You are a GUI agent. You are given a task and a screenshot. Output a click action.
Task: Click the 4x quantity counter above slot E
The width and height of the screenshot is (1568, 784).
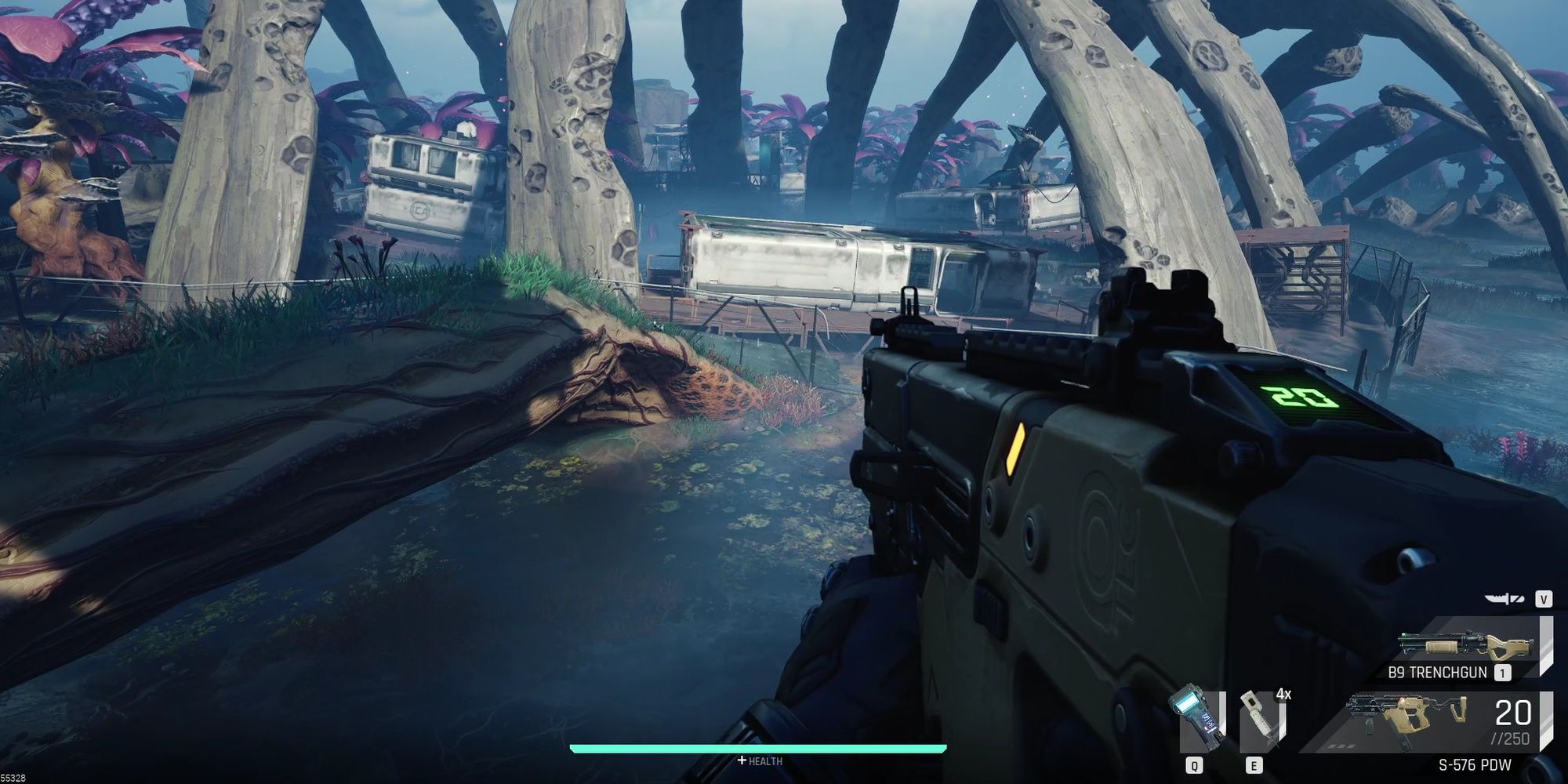[x=1283, y=695]
